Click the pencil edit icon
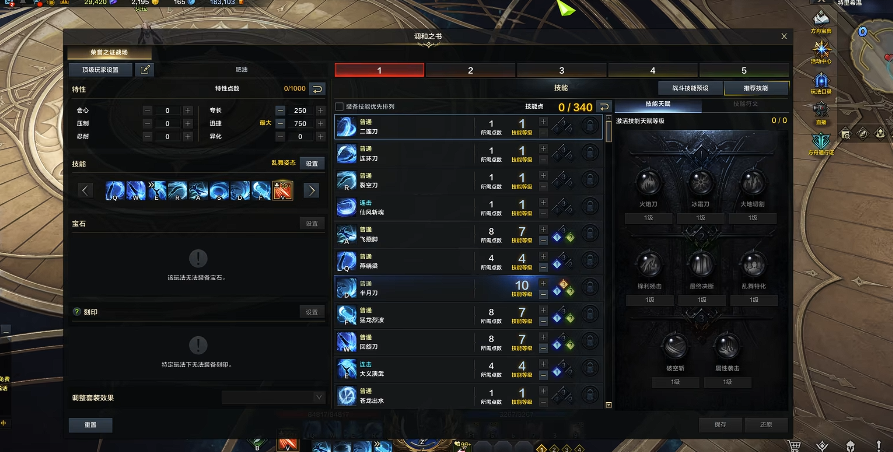 (x=146, y=70)
